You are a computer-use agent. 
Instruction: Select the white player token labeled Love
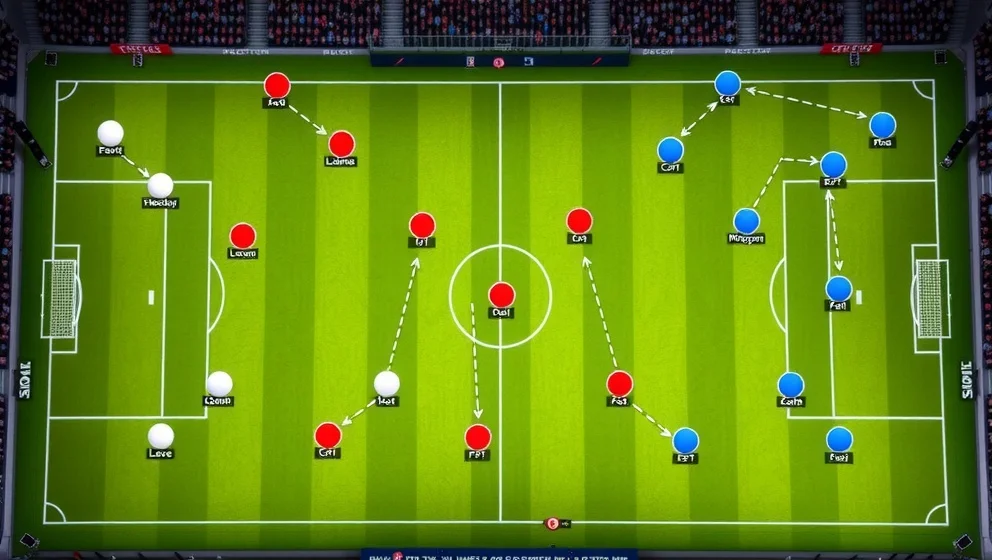160,436
